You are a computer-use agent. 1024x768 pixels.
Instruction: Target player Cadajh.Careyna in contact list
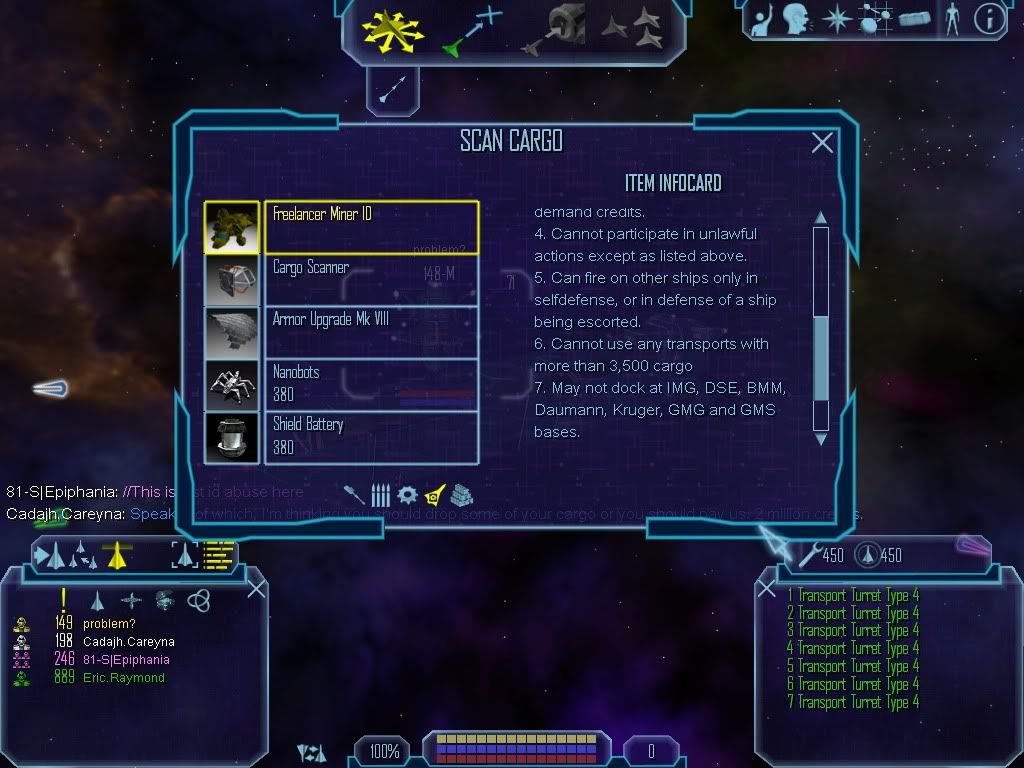pyautogui.click(x=129, y=642)
